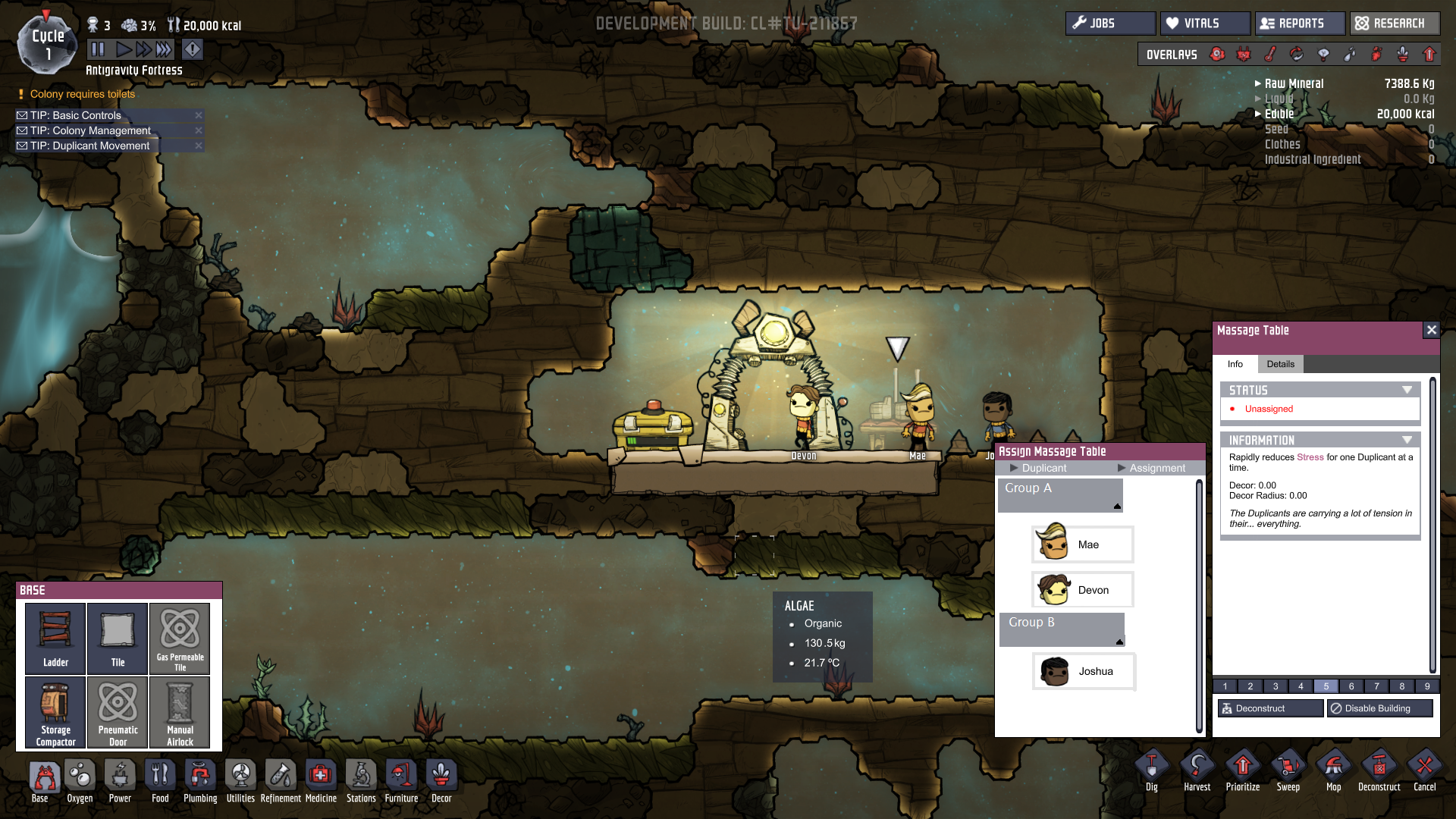This screenshot has width=1456, height=819.
Task: Switch to the Details tab
Action: [x=1280, y=364]
